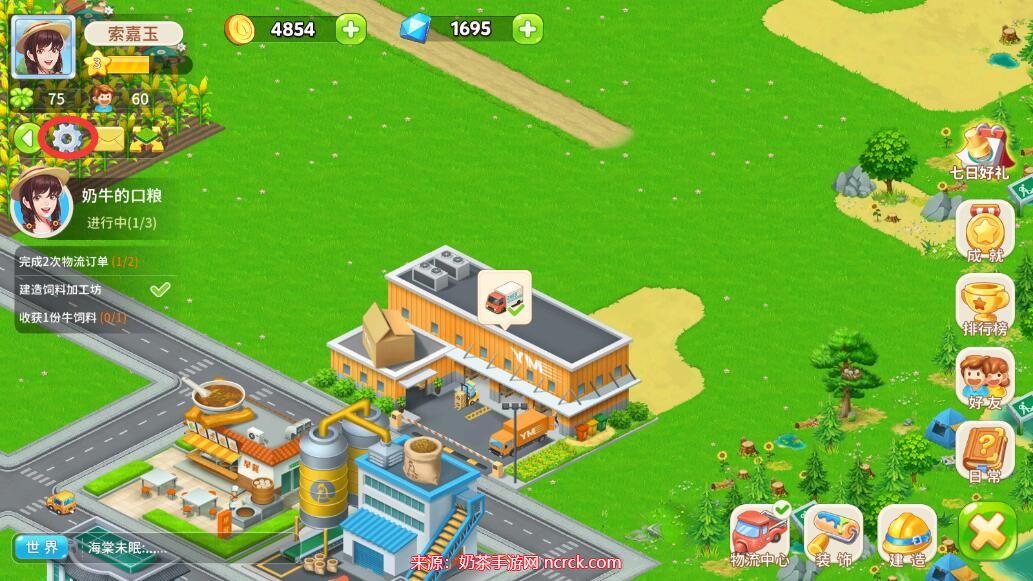Select the 收获1份牛饲料 quest objective

(x=73, y=318)
